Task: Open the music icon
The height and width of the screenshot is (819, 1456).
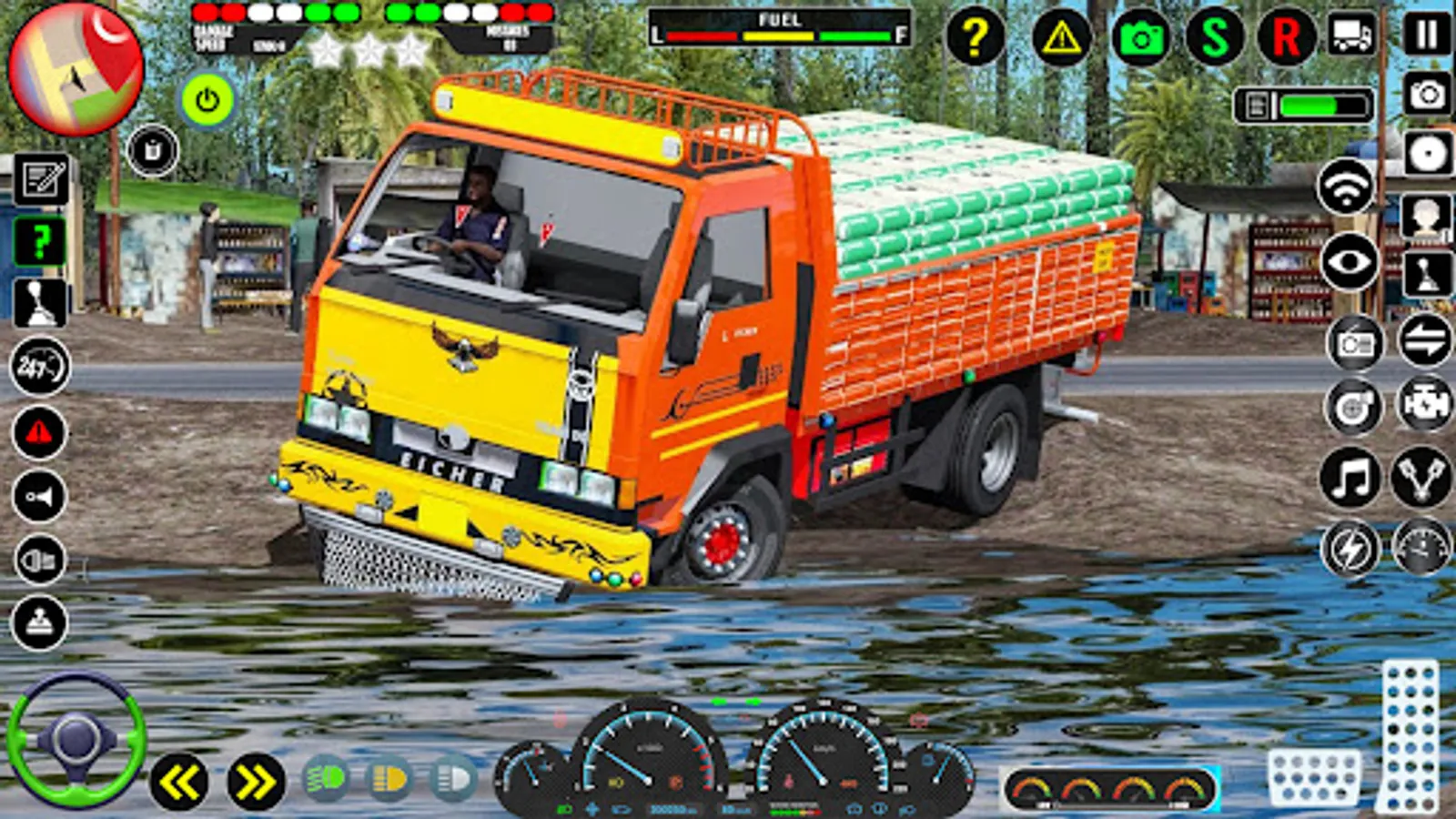Action: 1350,477
